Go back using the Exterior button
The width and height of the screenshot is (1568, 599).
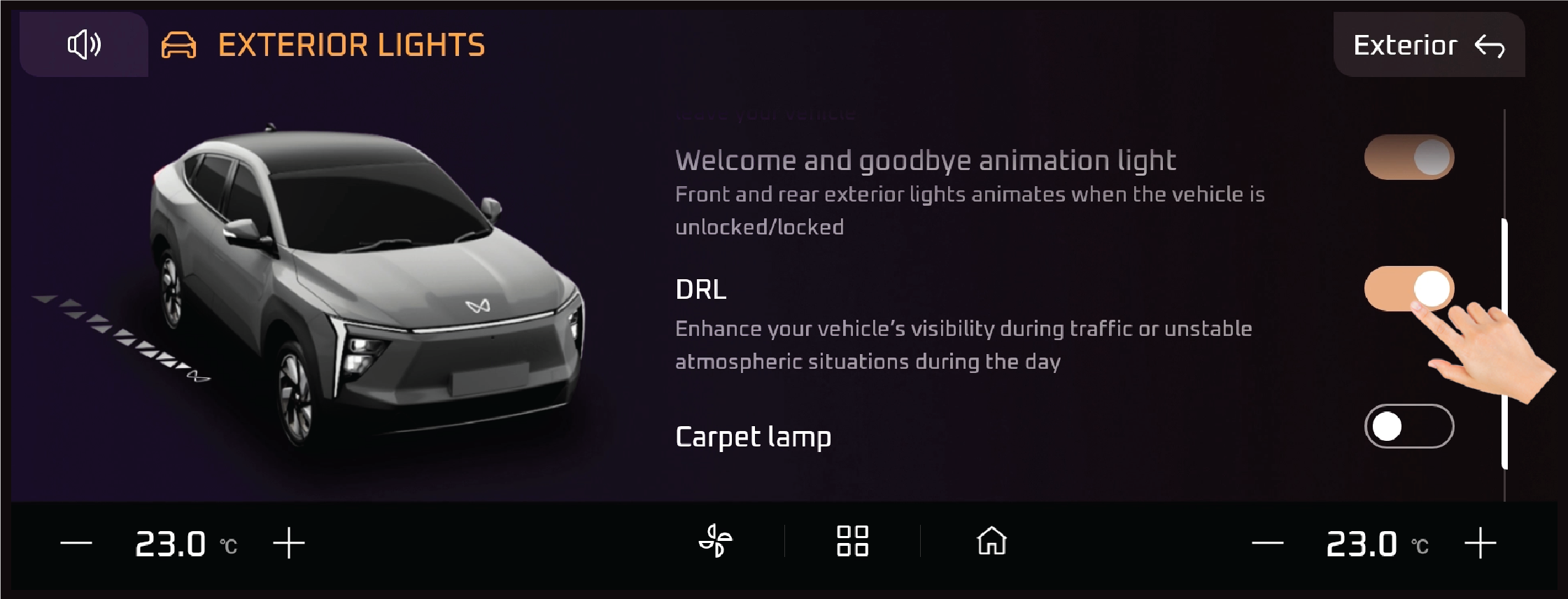(1428, 45)
